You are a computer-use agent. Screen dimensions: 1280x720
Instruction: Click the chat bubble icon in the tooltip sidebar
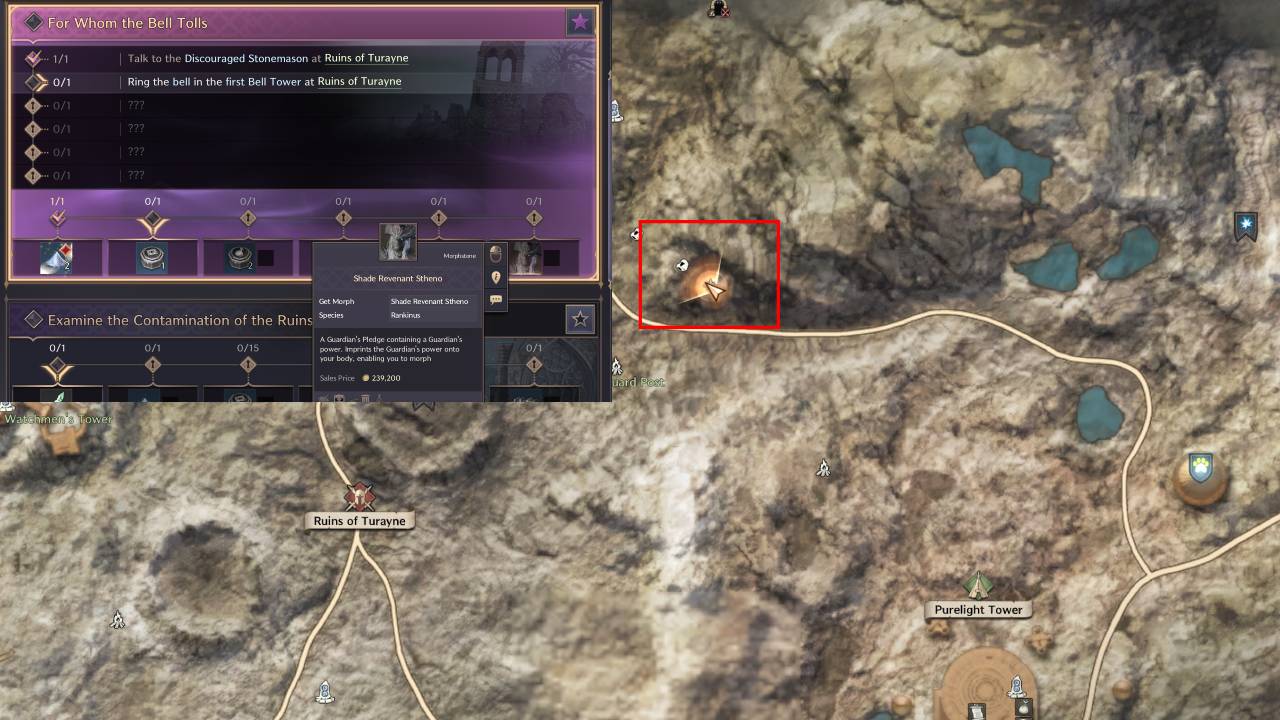tap(497, 301)
